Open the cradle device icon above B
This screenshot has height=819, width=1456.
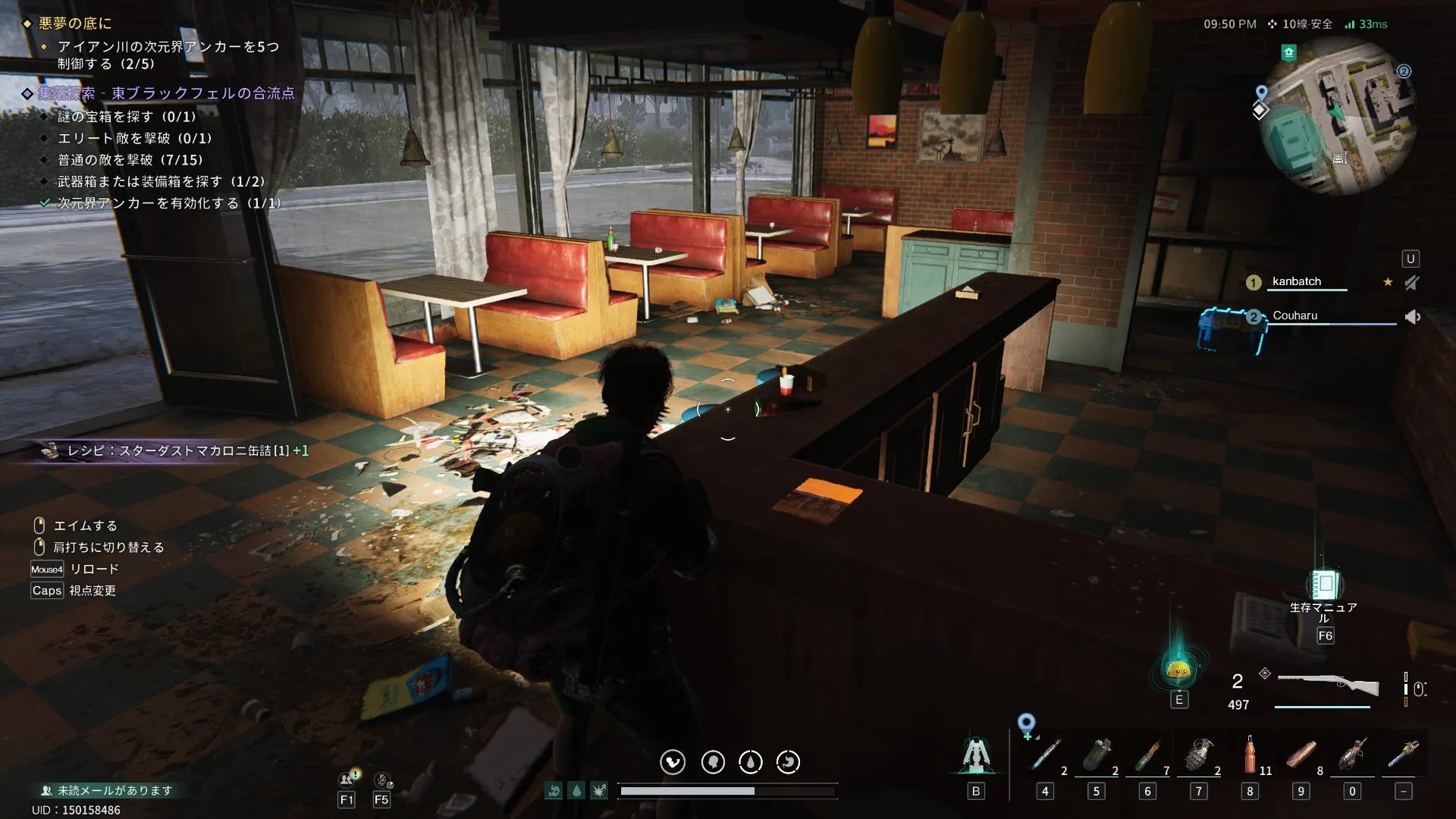(975, 755)
